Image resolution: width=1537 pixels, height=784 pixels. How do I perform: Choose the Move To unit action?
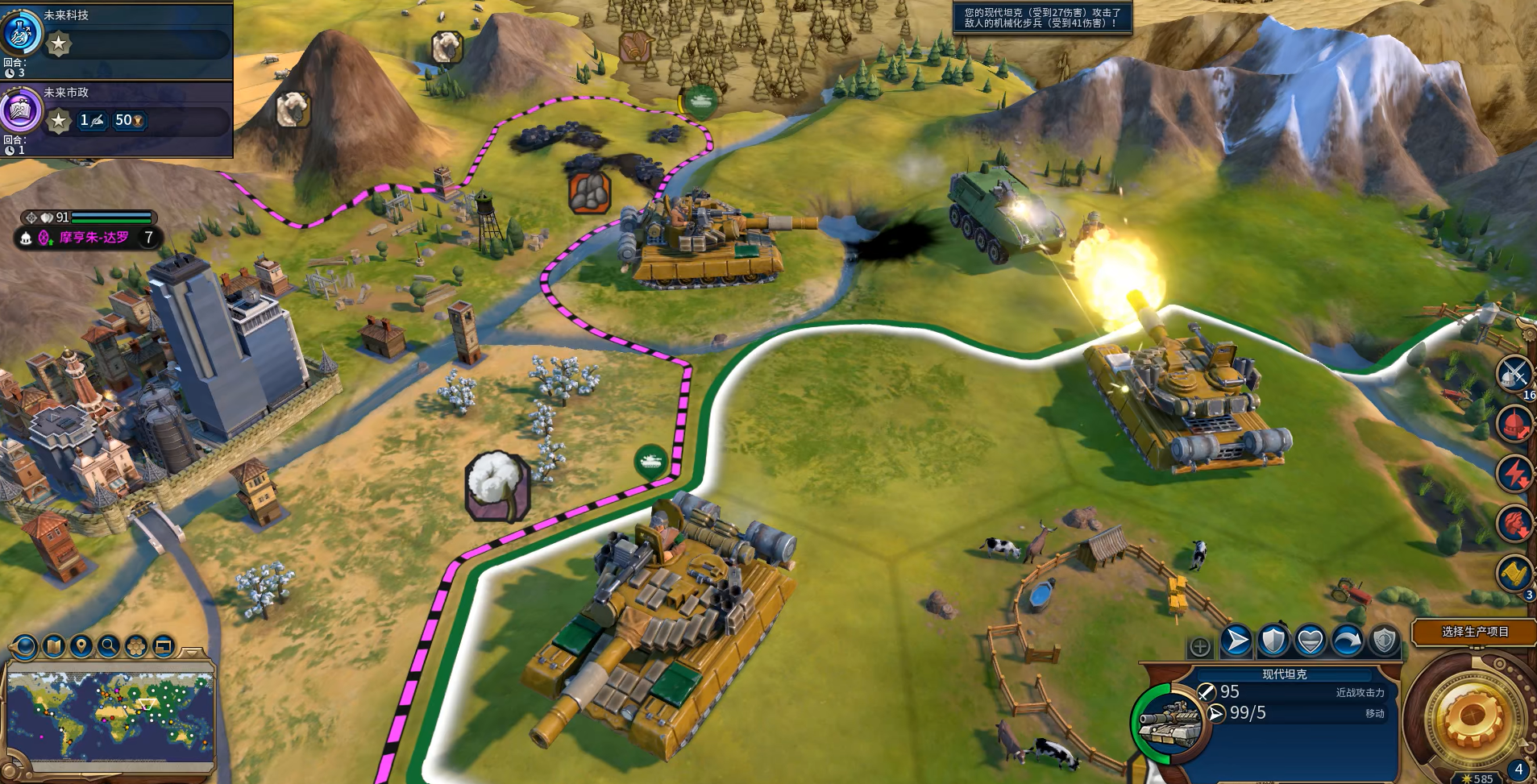[x=1236, y=641]
